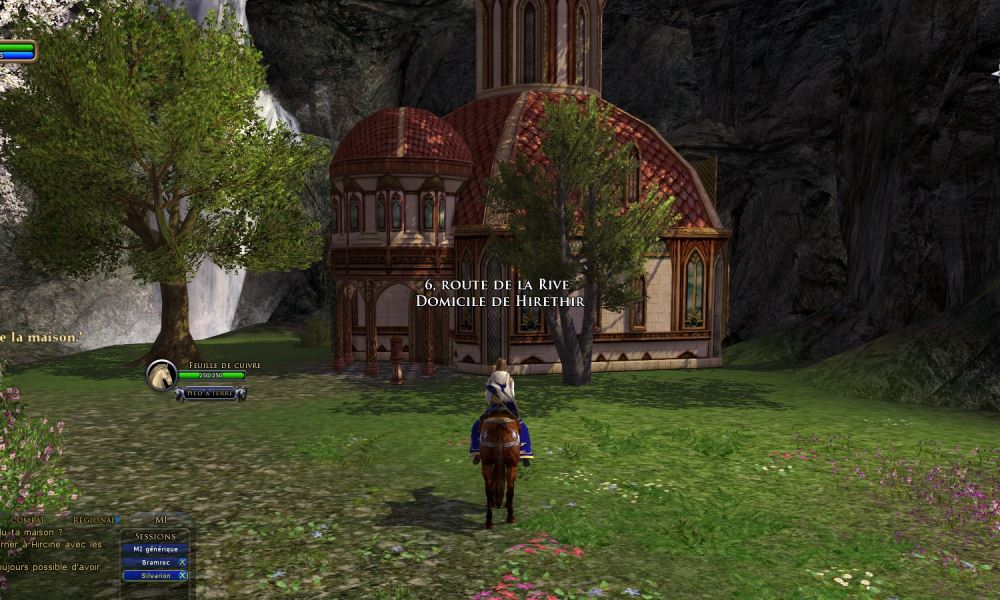
Task: Dismount with the Pied à terre button
Action: pos(210,394)
